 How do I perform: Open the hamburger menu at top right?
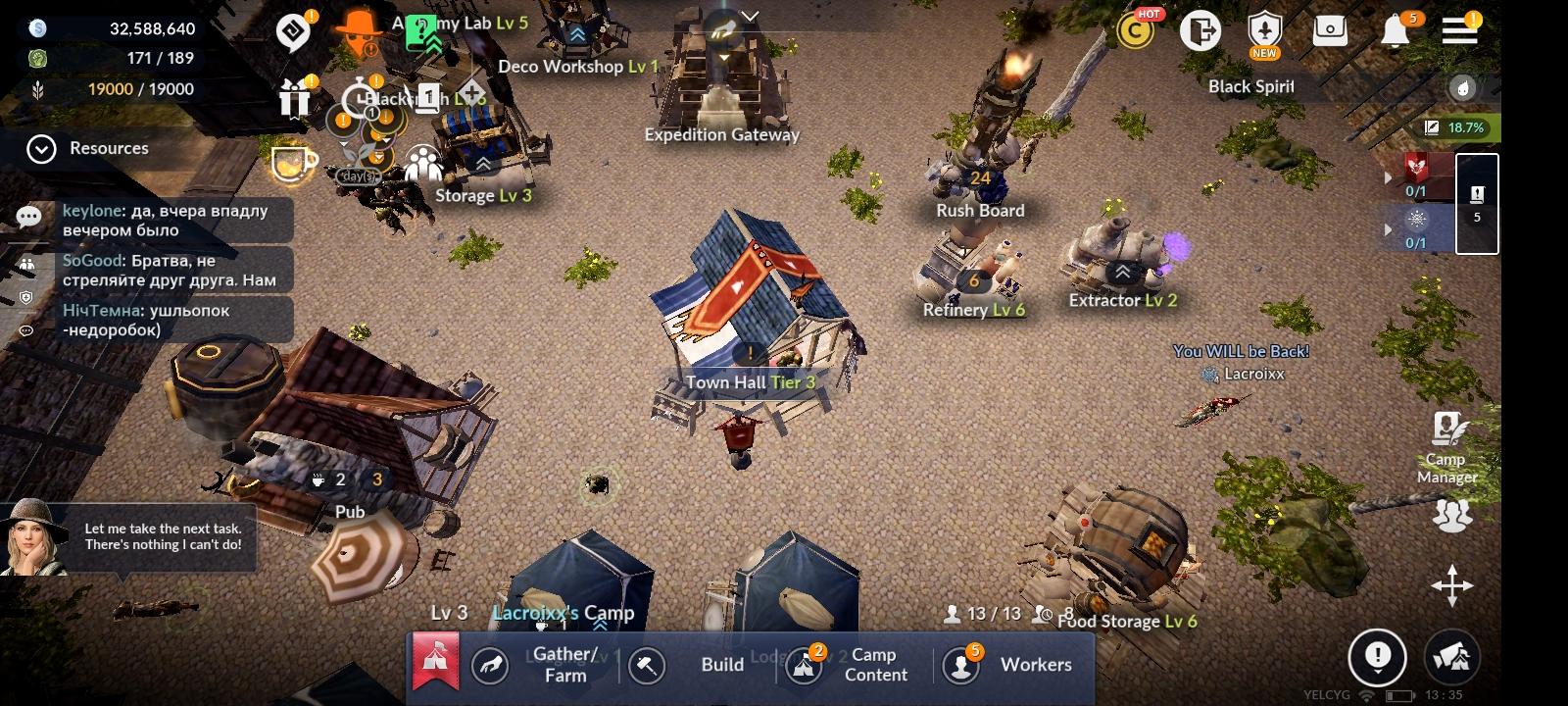(1458, 29)
